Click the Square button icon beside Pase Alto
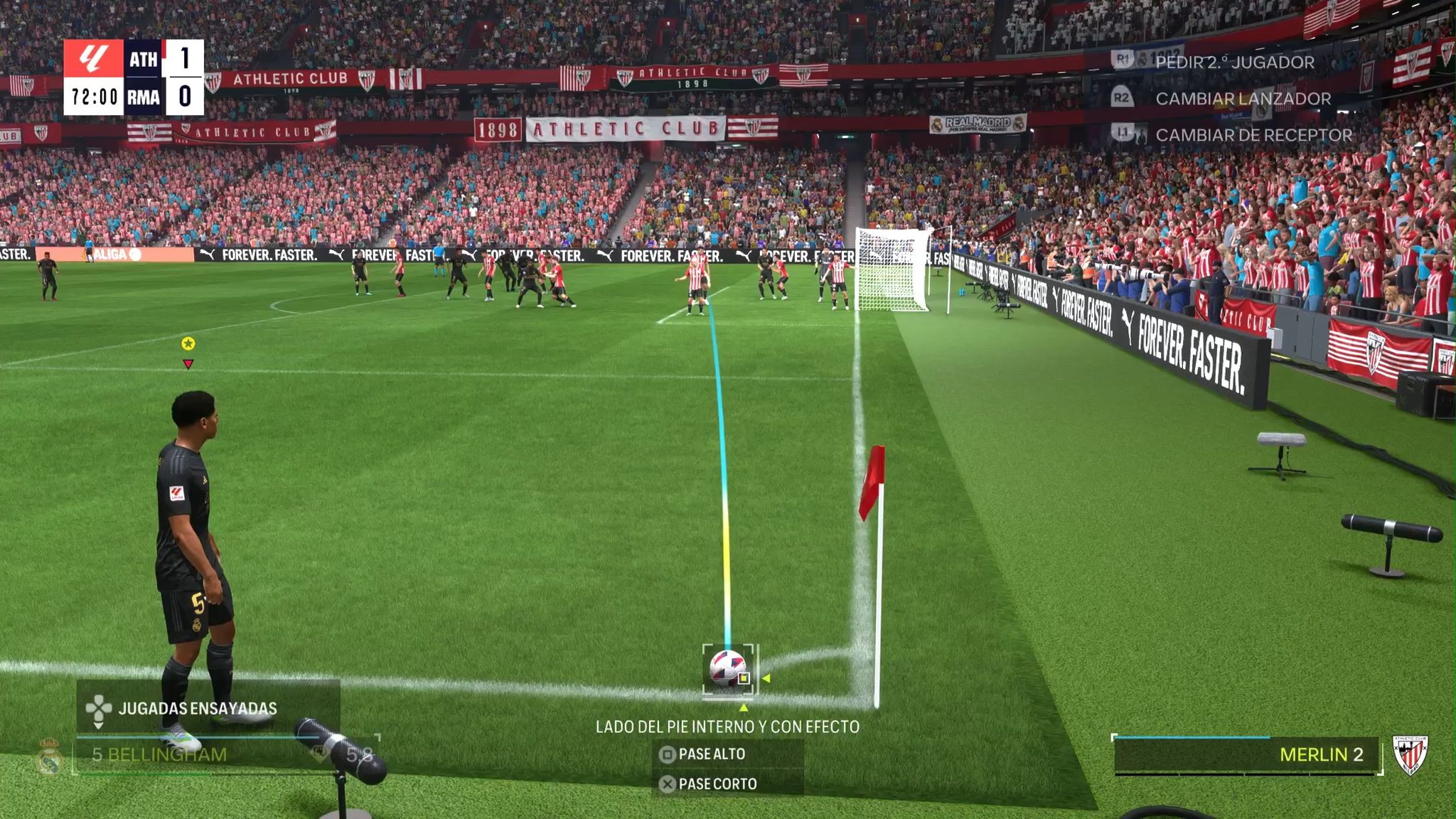 point(668,754)
